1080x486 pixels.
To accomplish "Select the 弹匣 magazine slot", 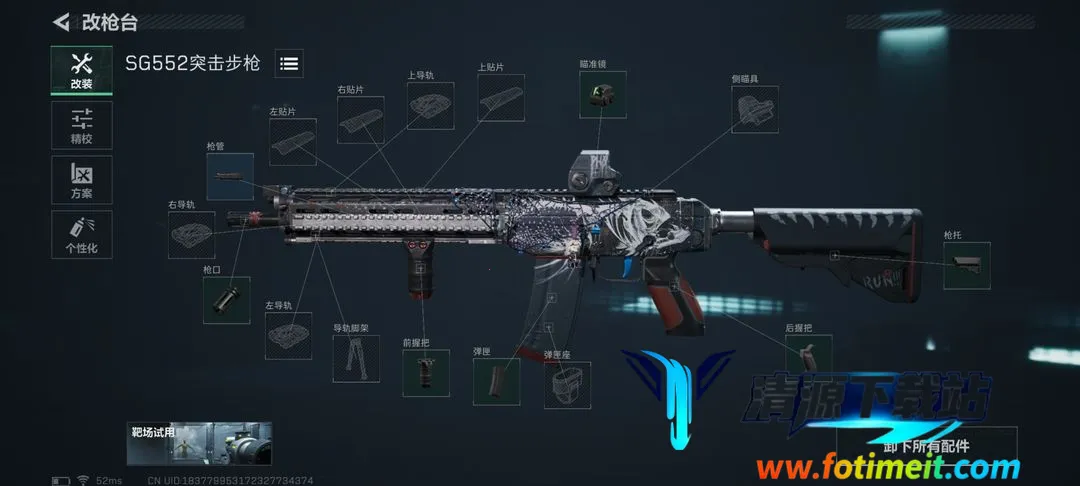I will [x=497, y=381].
